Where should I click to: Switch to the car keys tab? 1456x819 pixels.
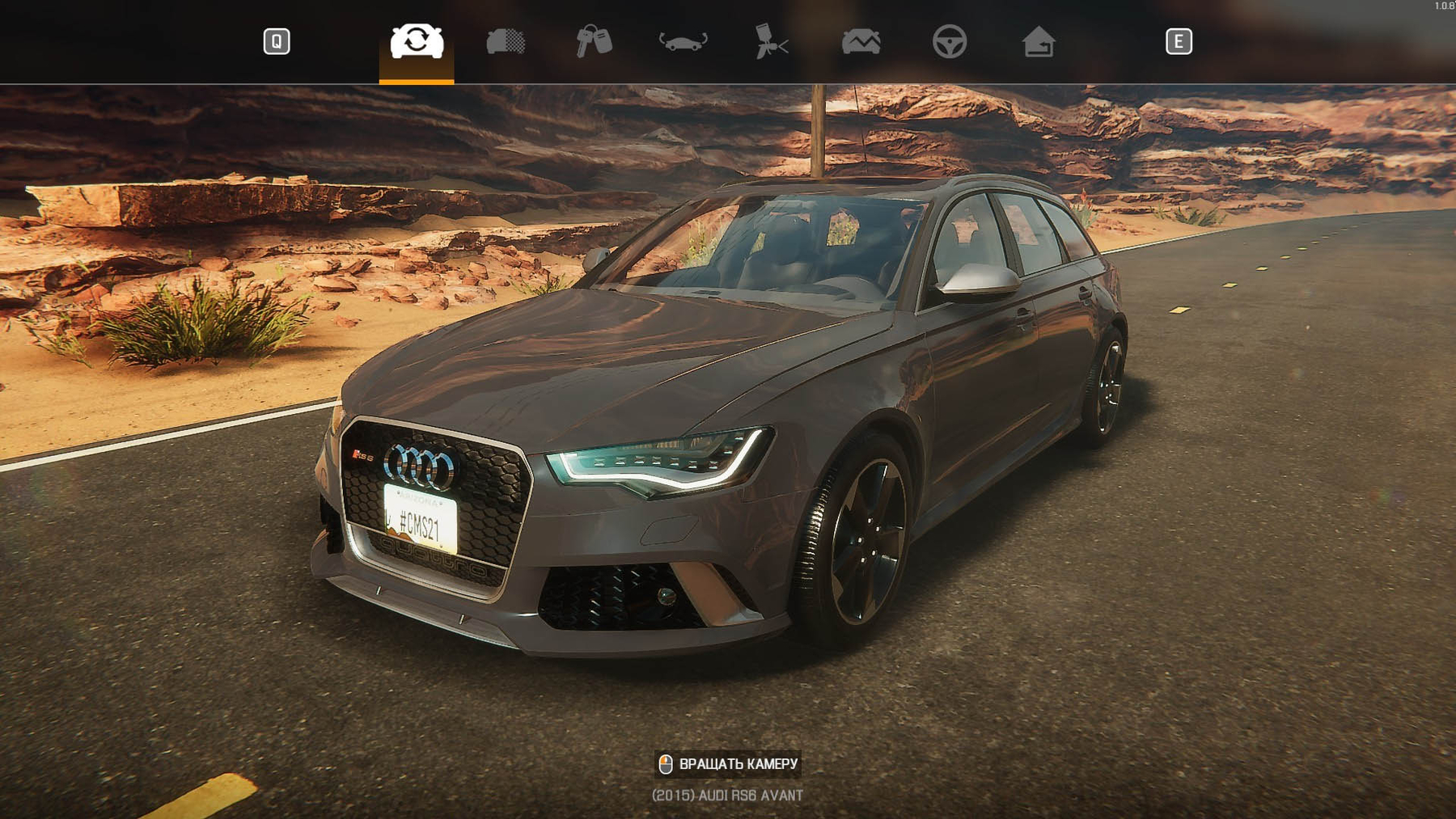[595, 41]
